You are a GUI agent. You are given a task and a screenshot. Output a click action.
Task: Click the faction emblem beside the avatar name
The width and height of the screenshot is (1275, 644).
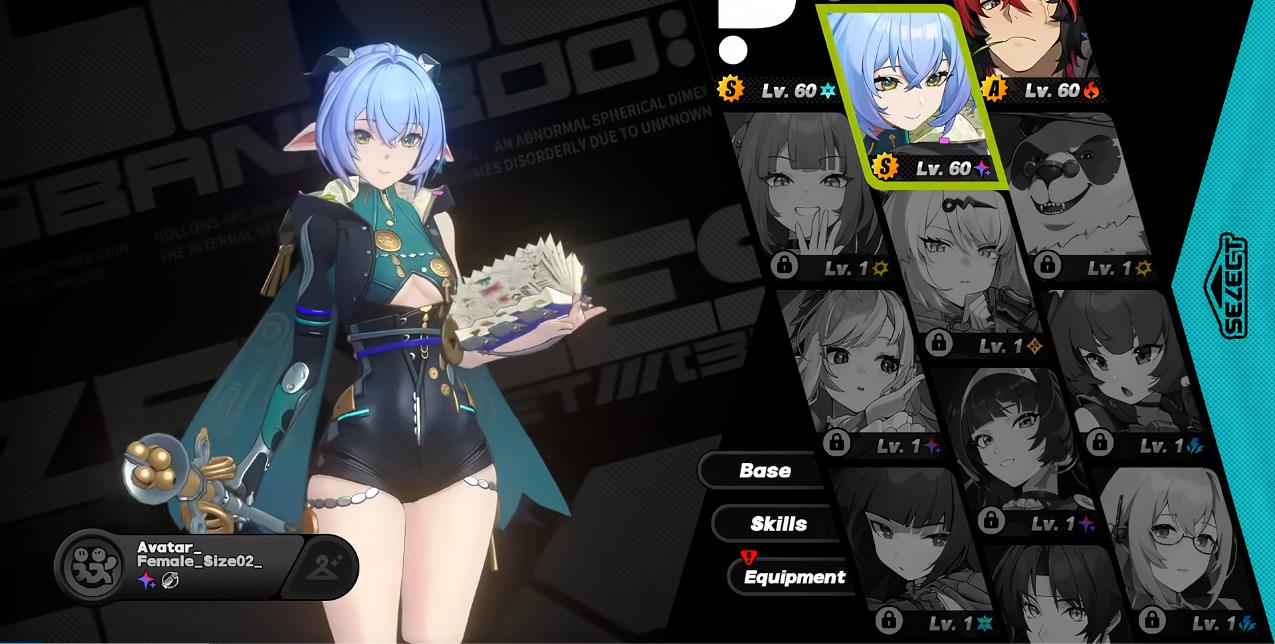(93, 565)
